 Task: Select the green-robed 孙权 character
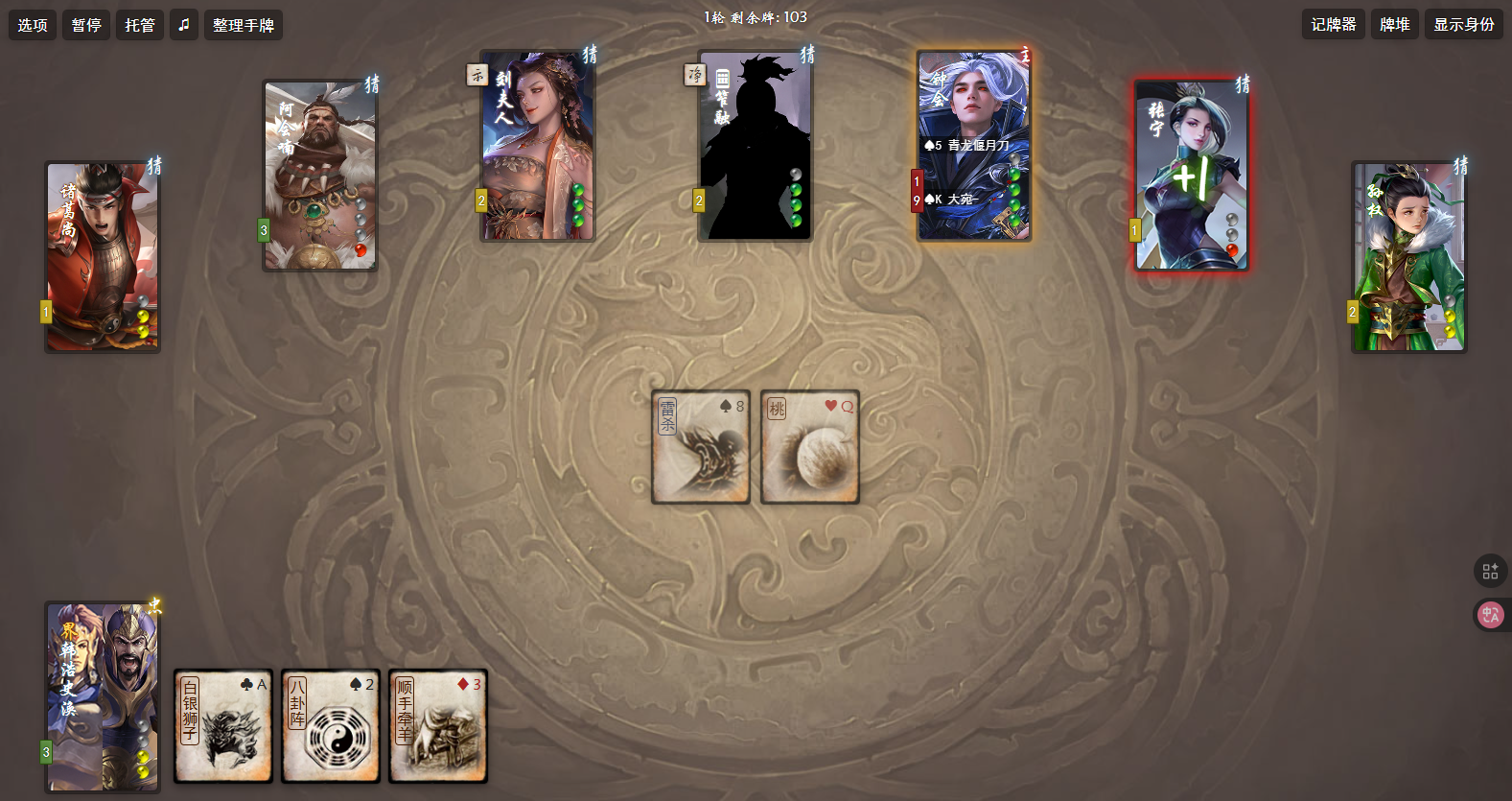pos(1409,257)
